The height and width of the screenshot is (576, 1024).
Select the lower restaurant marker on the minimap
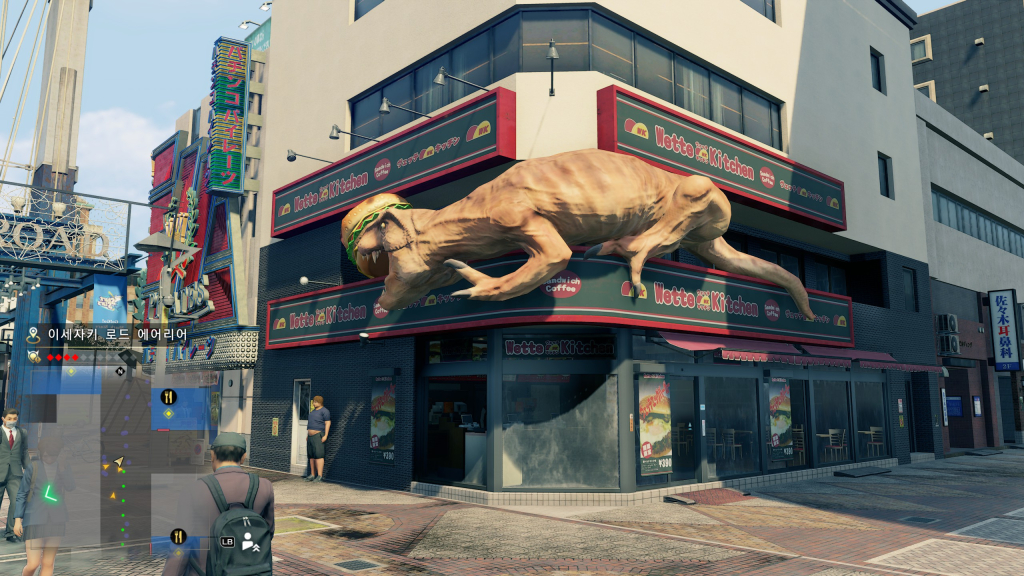[x=178, y=536]
